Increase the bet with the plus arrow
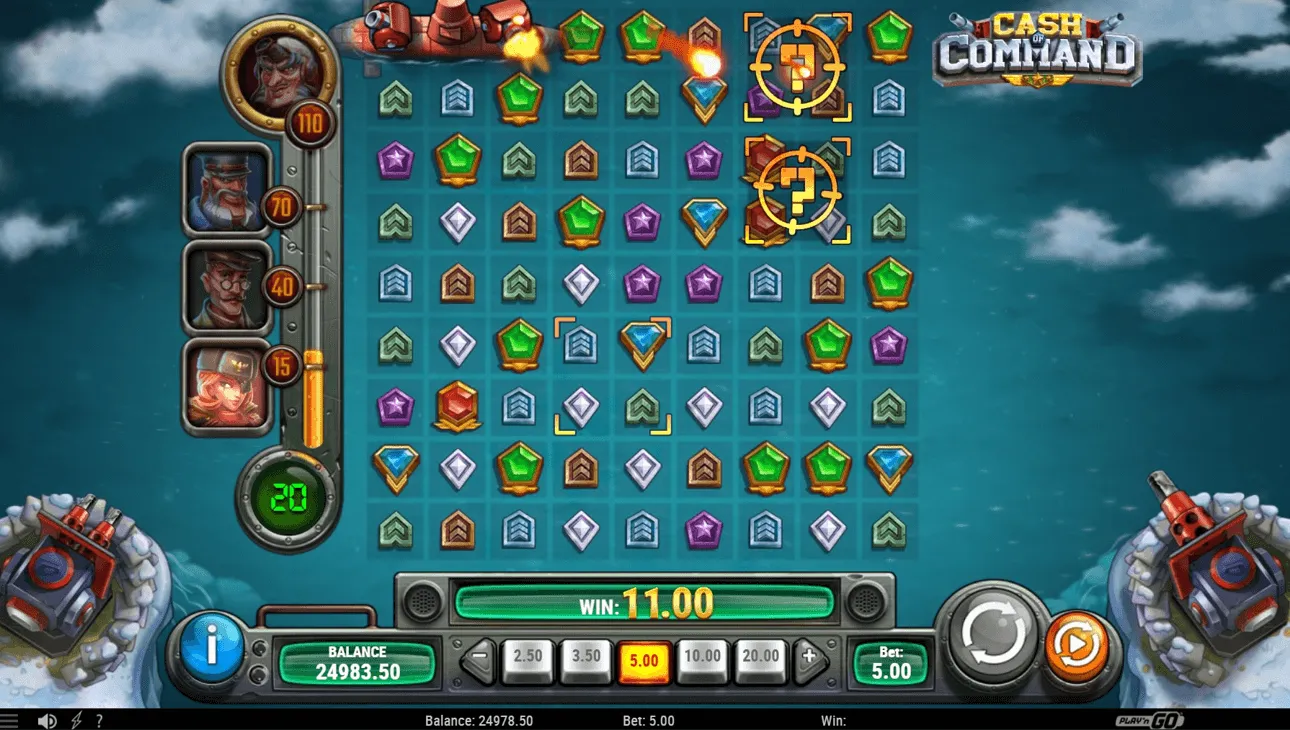The image size is (1290, 730). (810, 655)
